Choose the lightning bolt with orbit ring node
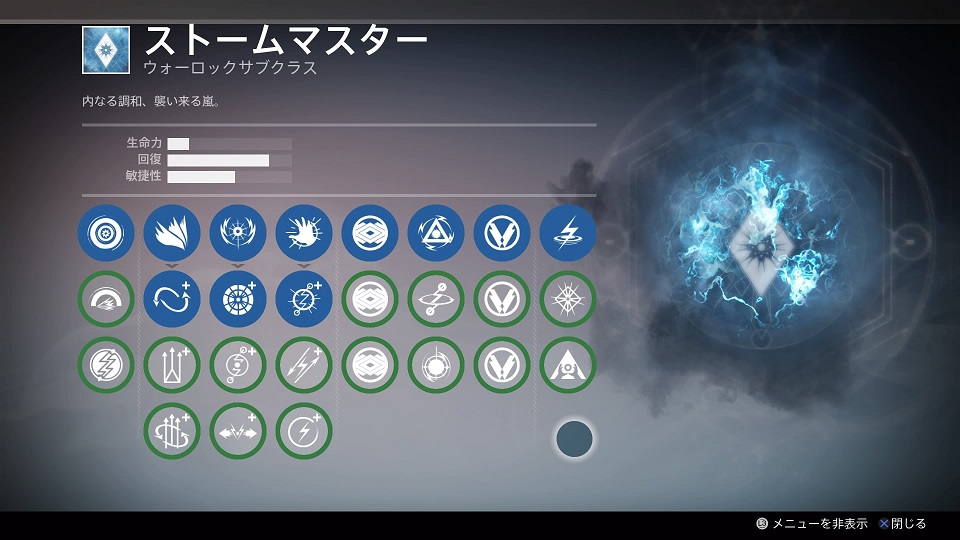The height and width of the screenshot is (540, 960). point(436,300)
